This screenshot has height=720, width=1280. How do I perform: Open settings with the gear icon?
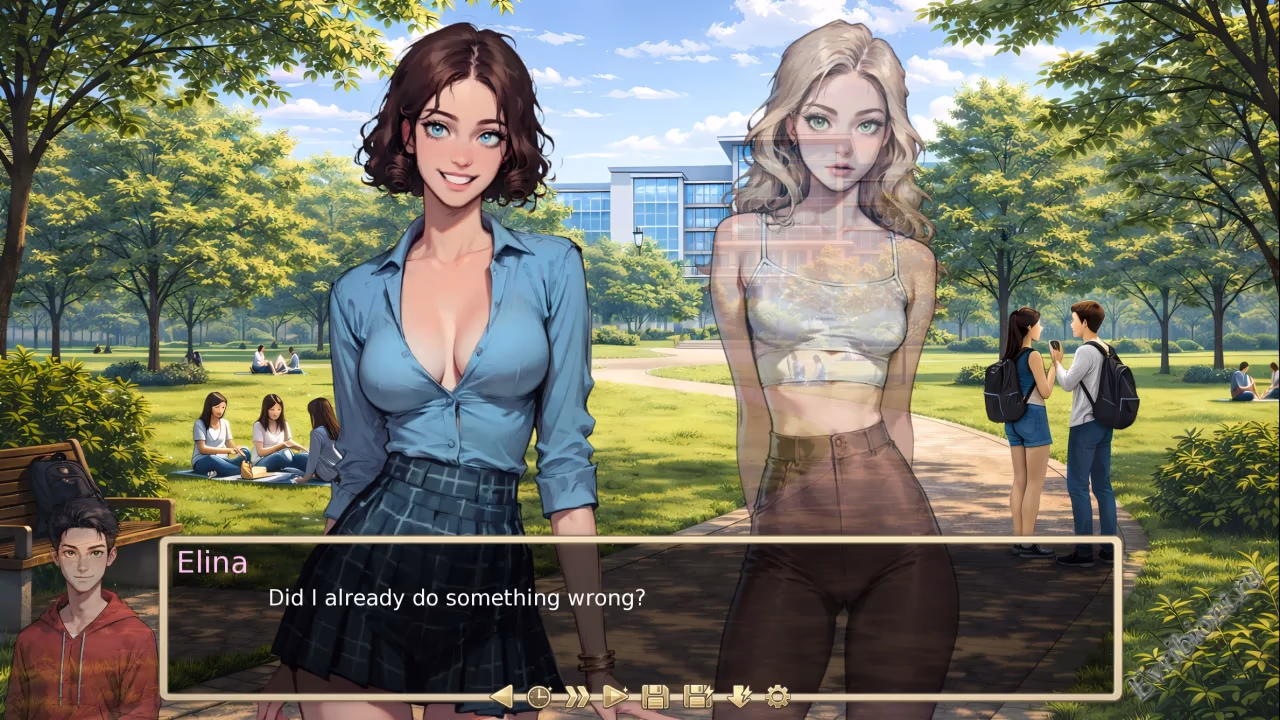(777, 696)
